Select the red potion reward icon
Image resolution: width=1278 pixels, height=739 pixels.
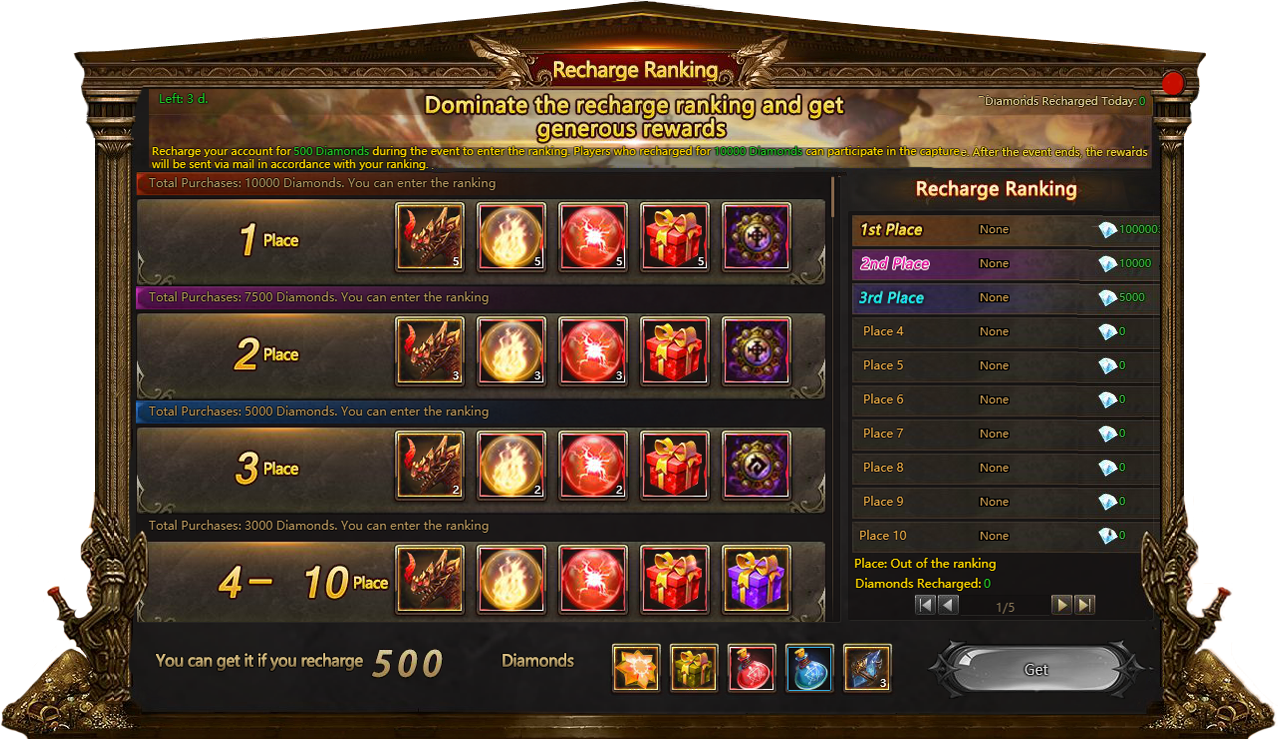click(752, 668)
